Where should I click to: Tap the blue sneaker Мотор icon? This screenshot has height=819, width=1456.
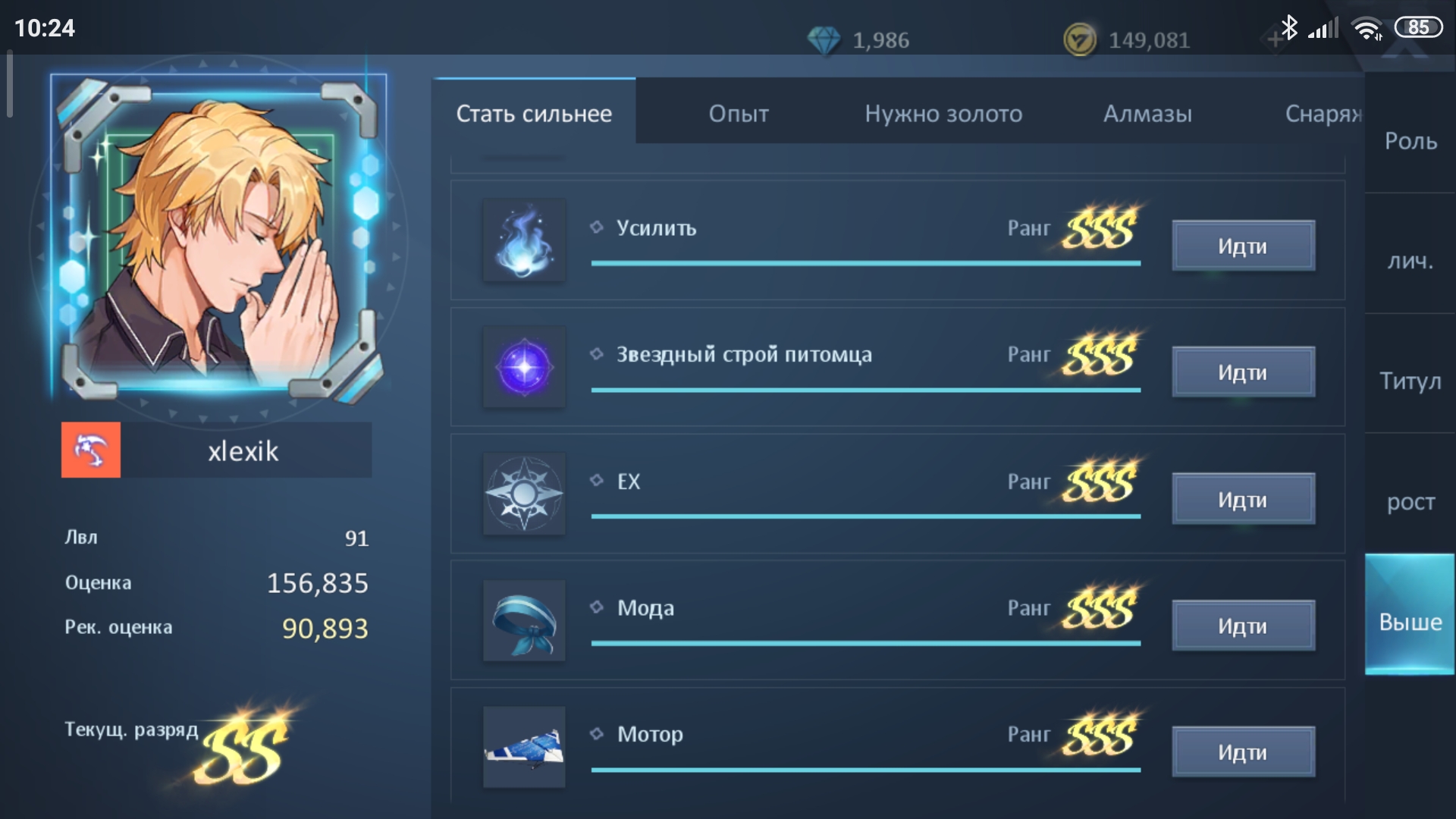524,747
